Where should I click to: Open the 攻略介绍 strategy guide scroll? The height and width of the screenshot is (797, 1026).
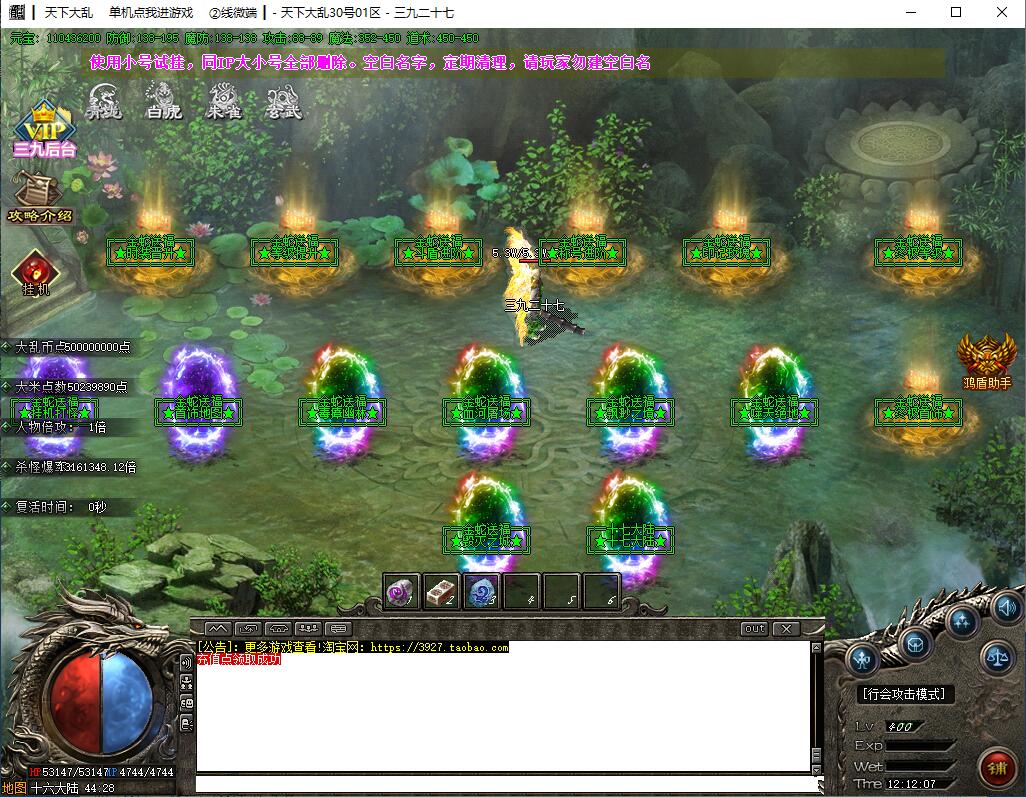(40, 194)
